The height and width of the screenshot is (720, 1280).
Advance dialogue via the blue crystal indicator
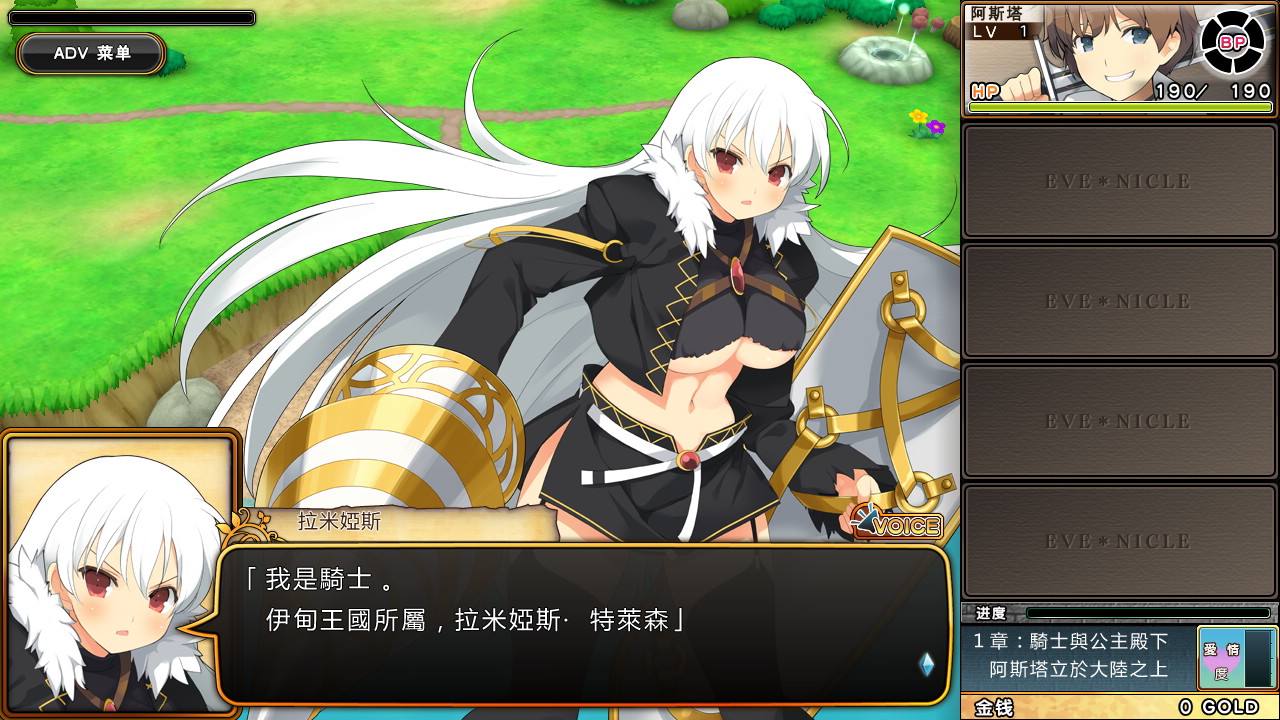927,663
